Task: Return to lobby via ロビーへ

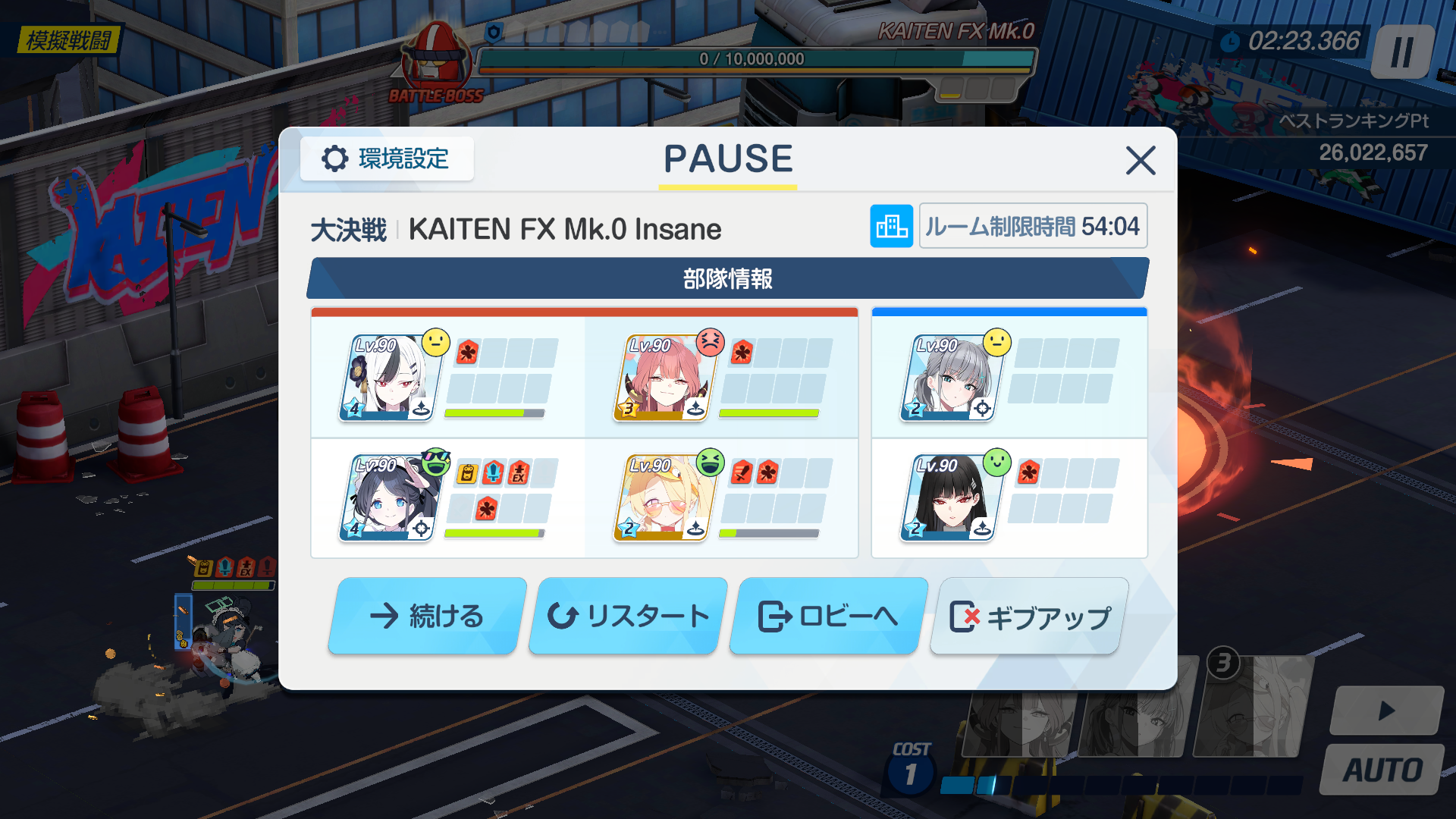Action: coord(828,616)
